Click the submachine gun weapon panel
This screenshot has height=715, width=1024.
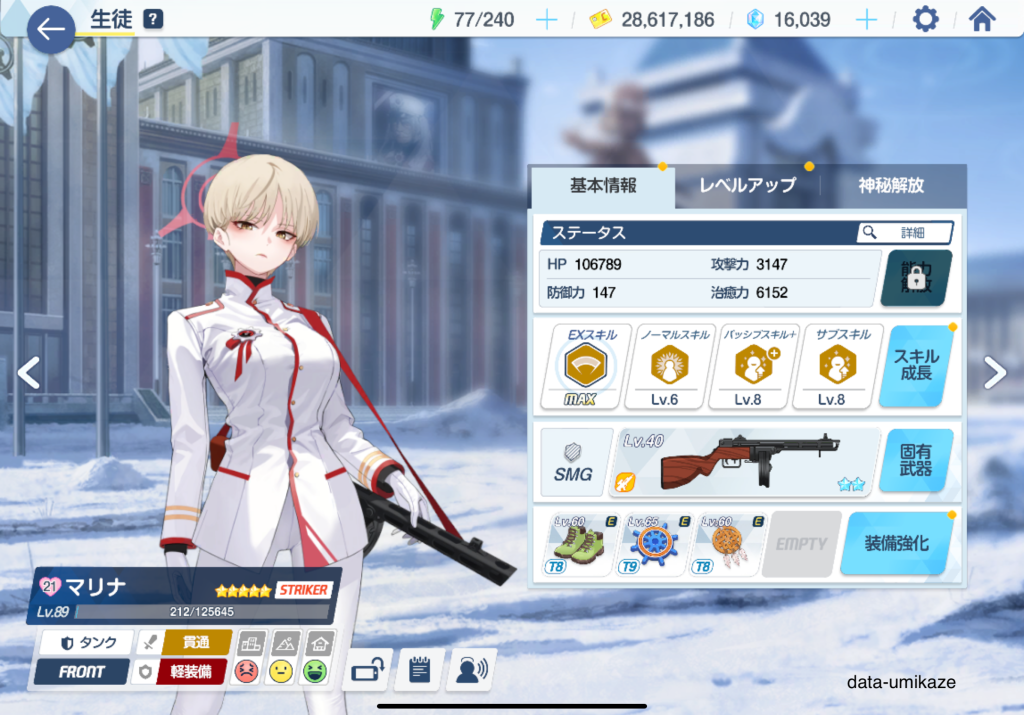tap(746, 461)
